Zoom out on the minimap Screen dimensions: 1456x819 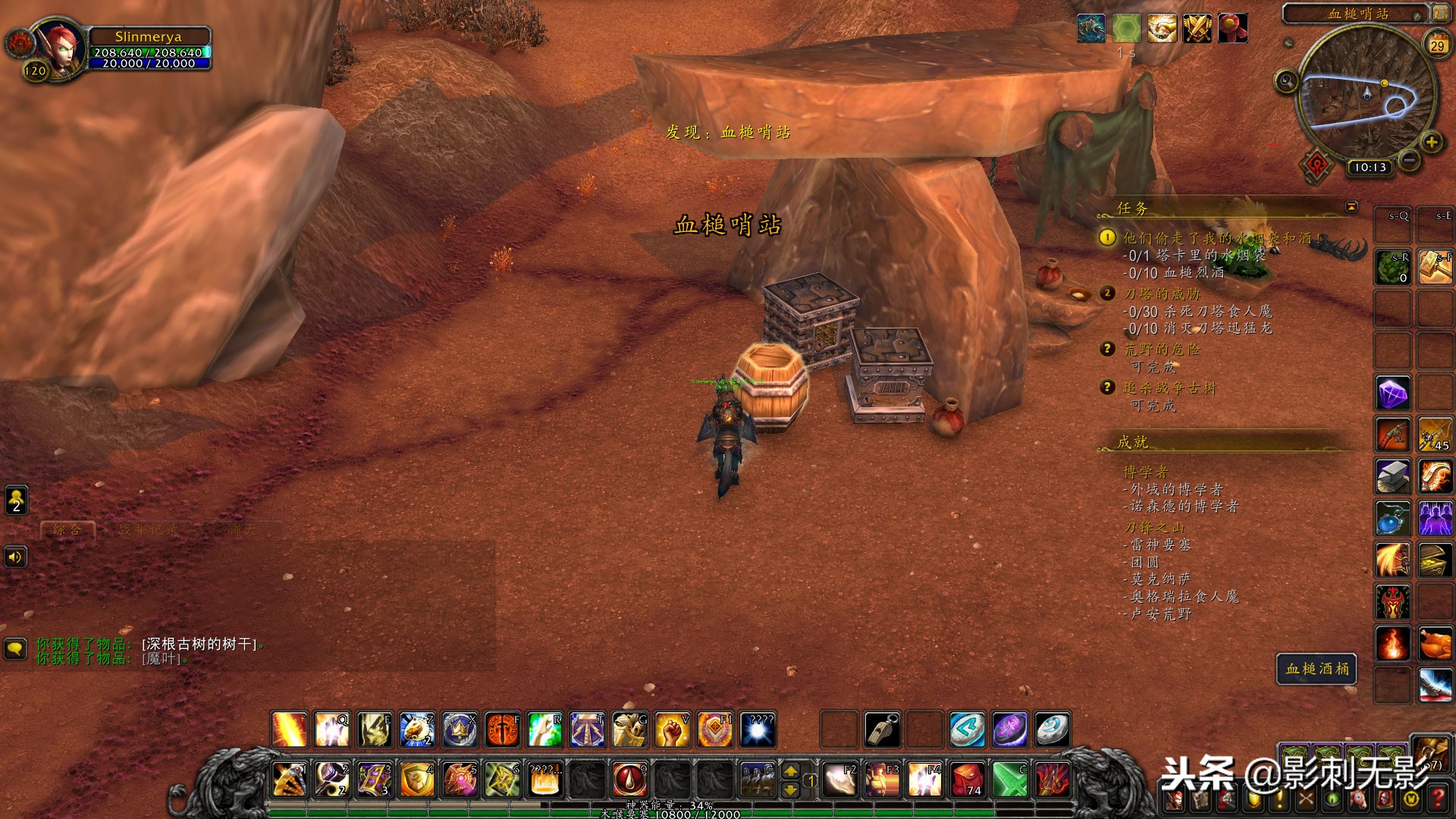tap(1409, 160)
